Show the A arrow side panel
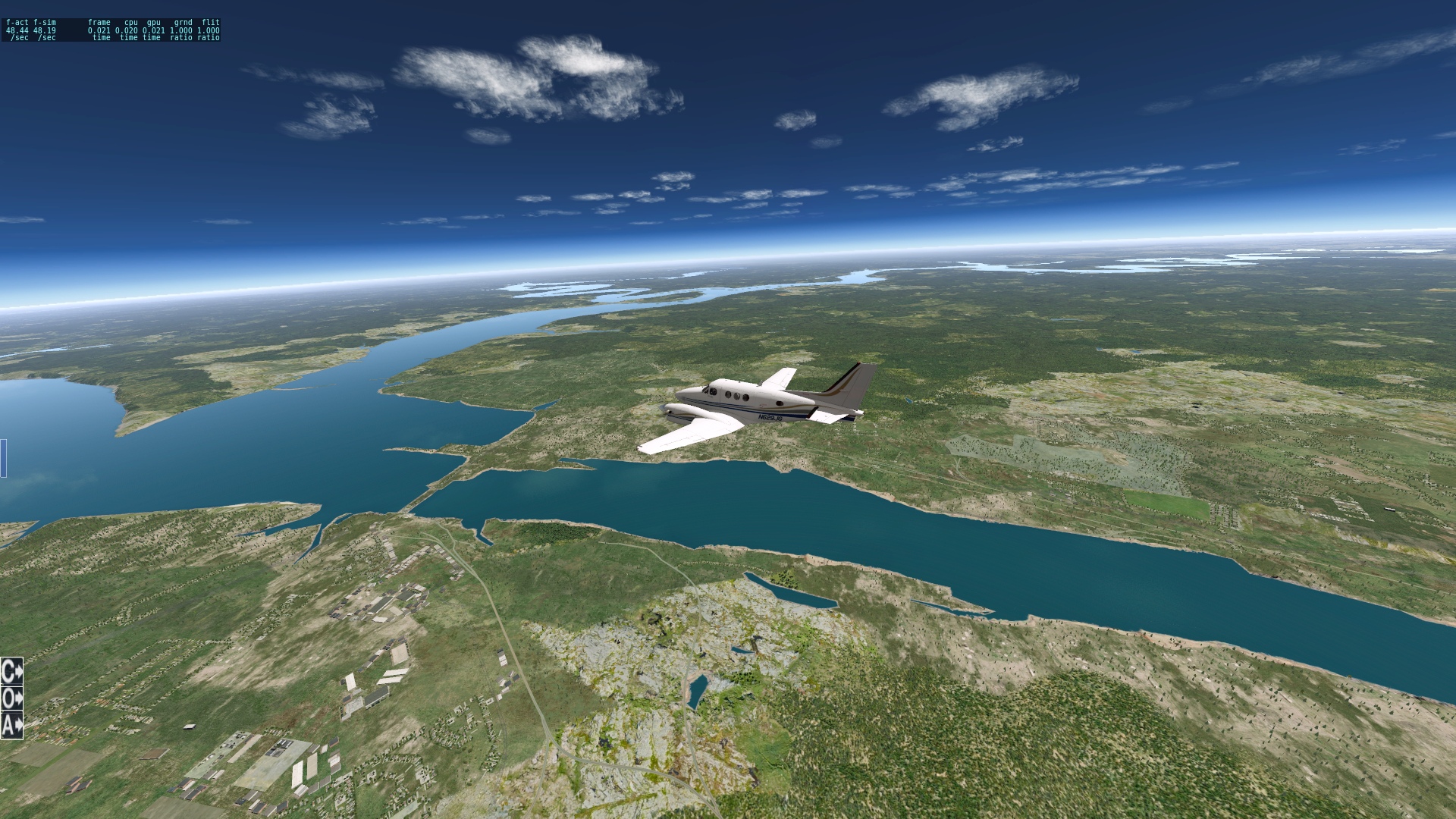Image resolution: width=1456 pixels, height=819 pixels. coord(11,726)
